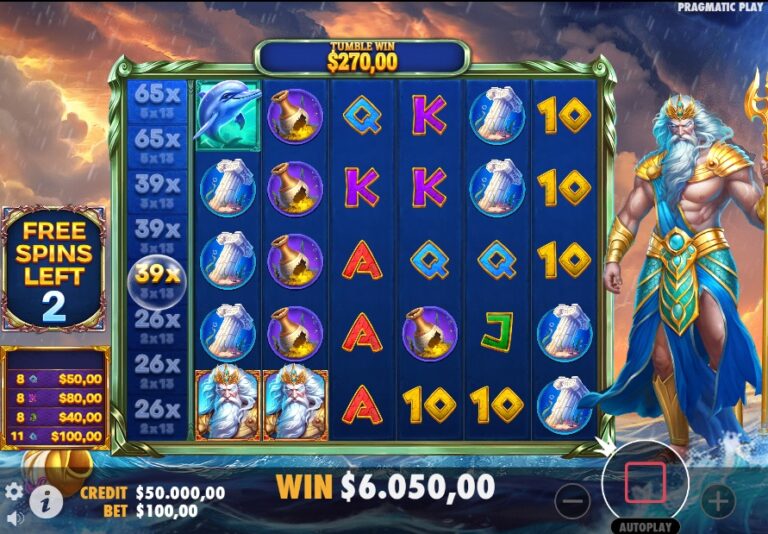Increase the bet with the plus button
768x534 pixels.
[717, 500]
